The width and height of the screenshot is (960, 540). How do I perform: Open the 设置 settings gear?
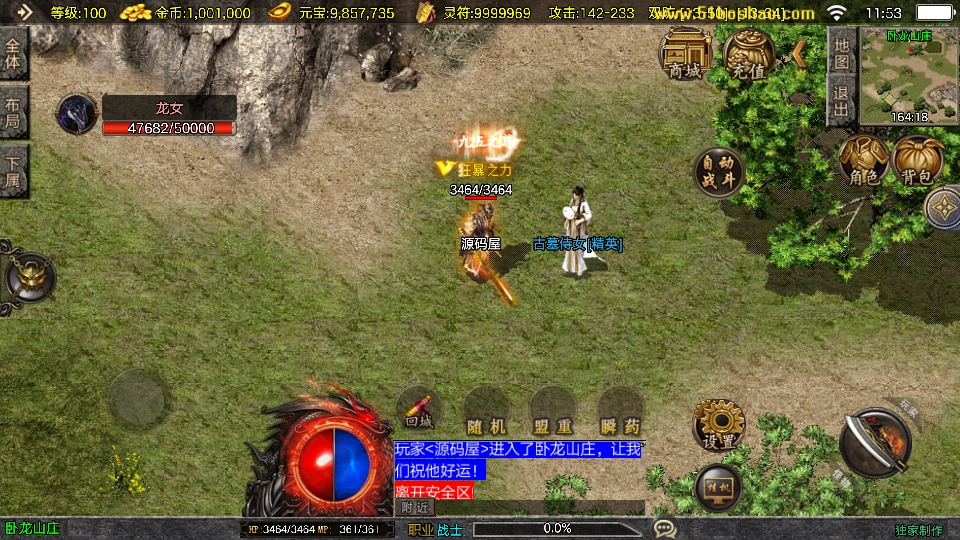(x=718, y=426)
